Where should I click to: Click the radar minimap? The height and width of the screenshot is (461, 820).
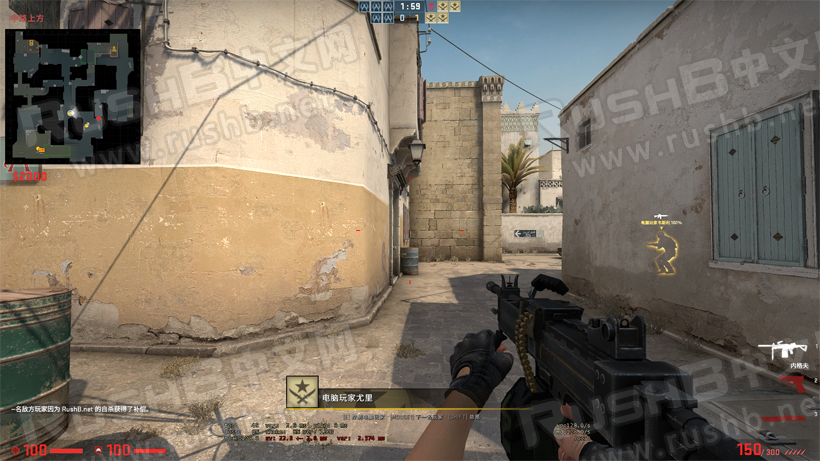pyautogui.click(x=72, y=97)
